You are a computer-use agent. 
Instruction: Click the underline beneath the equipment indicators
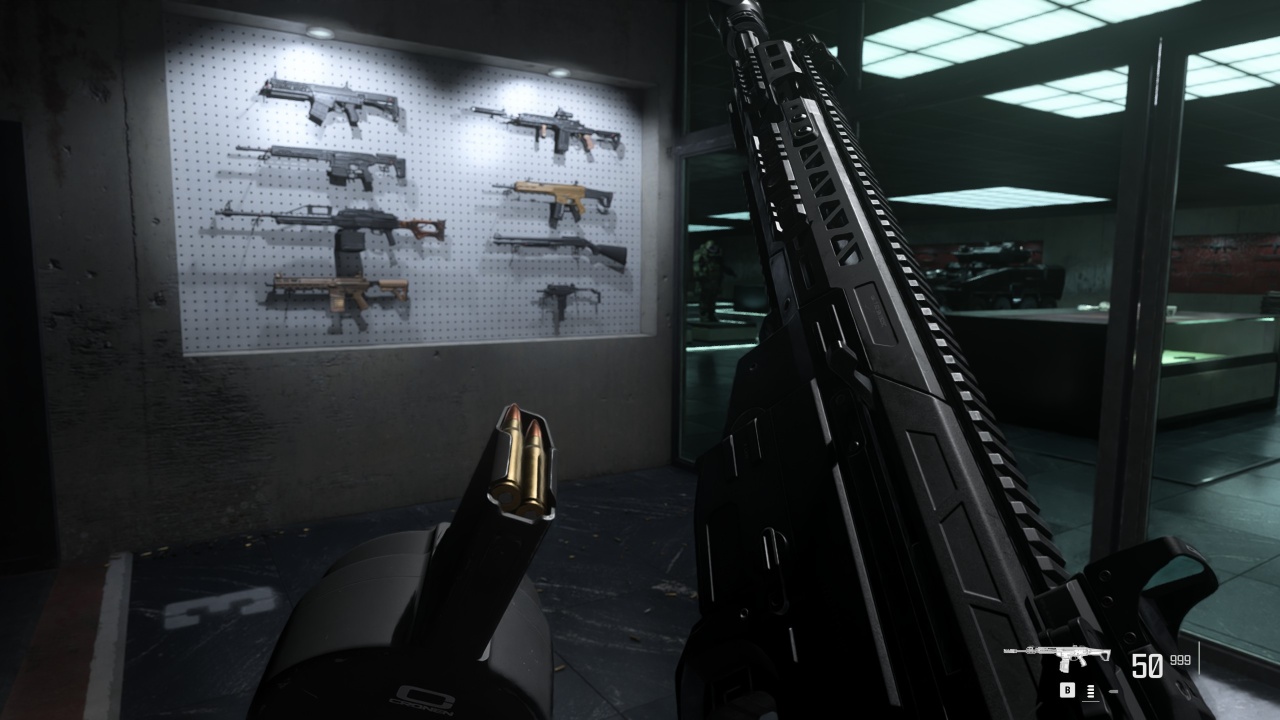[1090, 701]
